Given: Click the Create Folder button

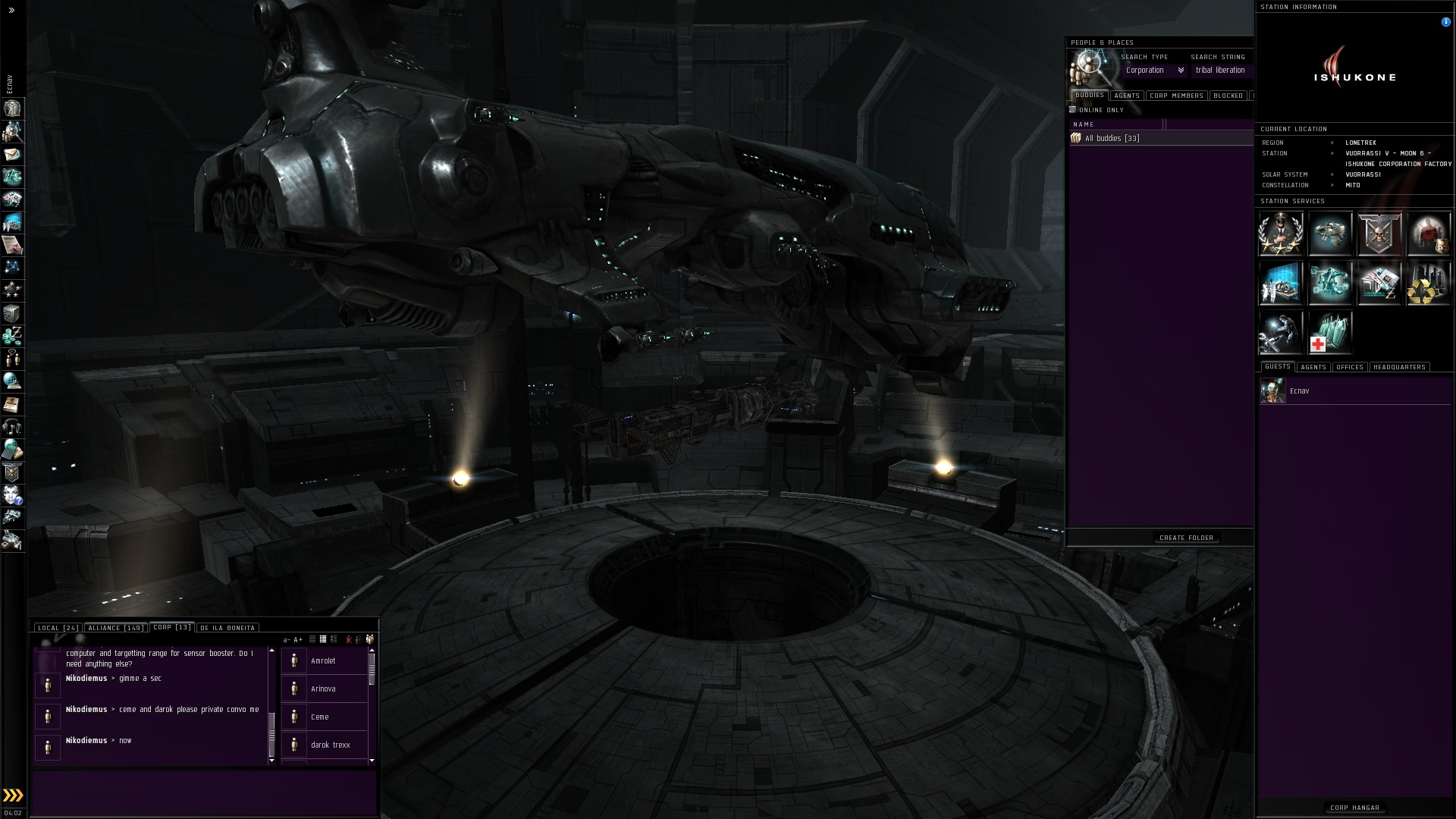Looking at the screenshot, I should 1186,538.
